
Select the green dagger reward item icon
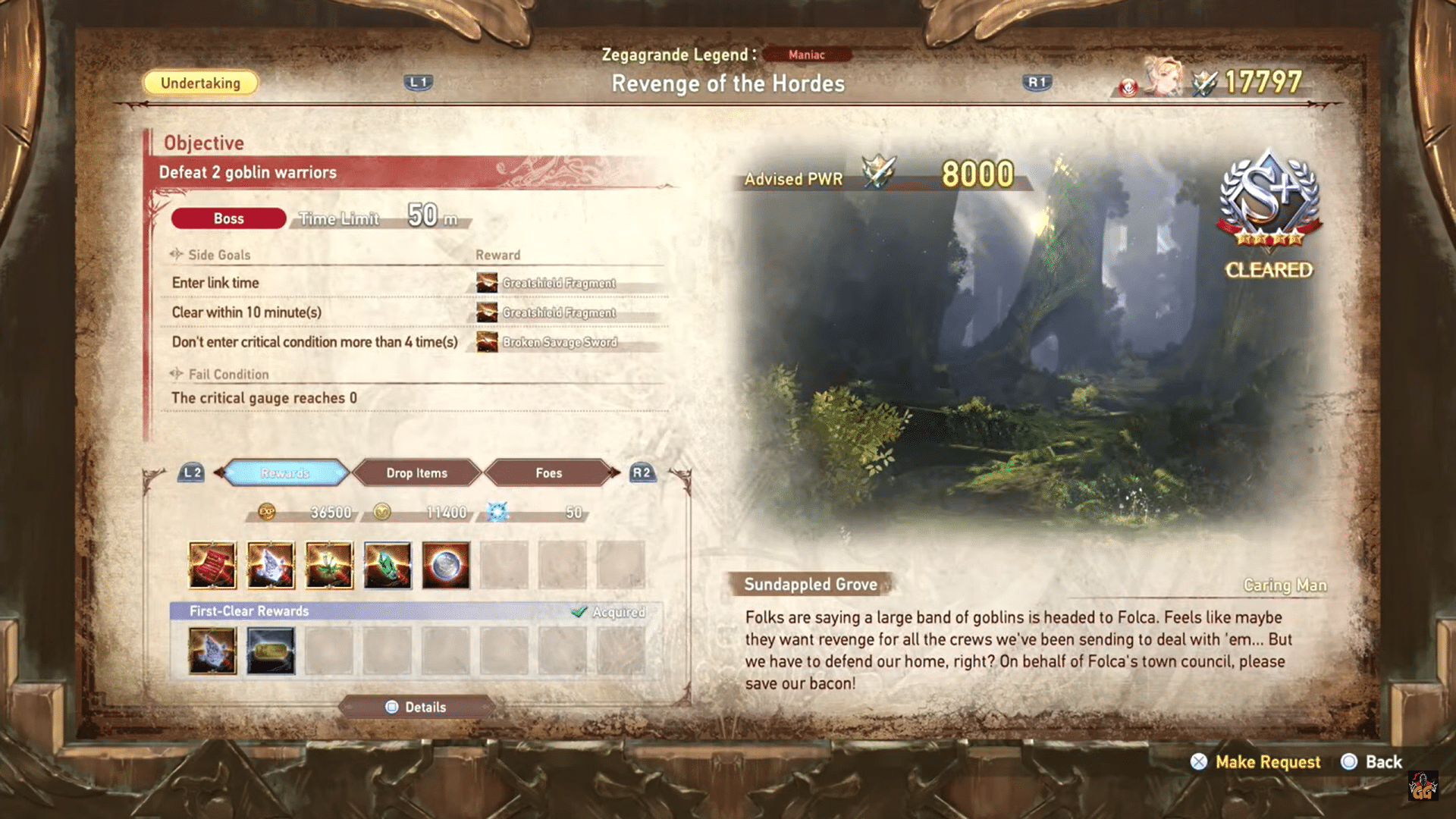pyautogui.click(x=388, y=564)
